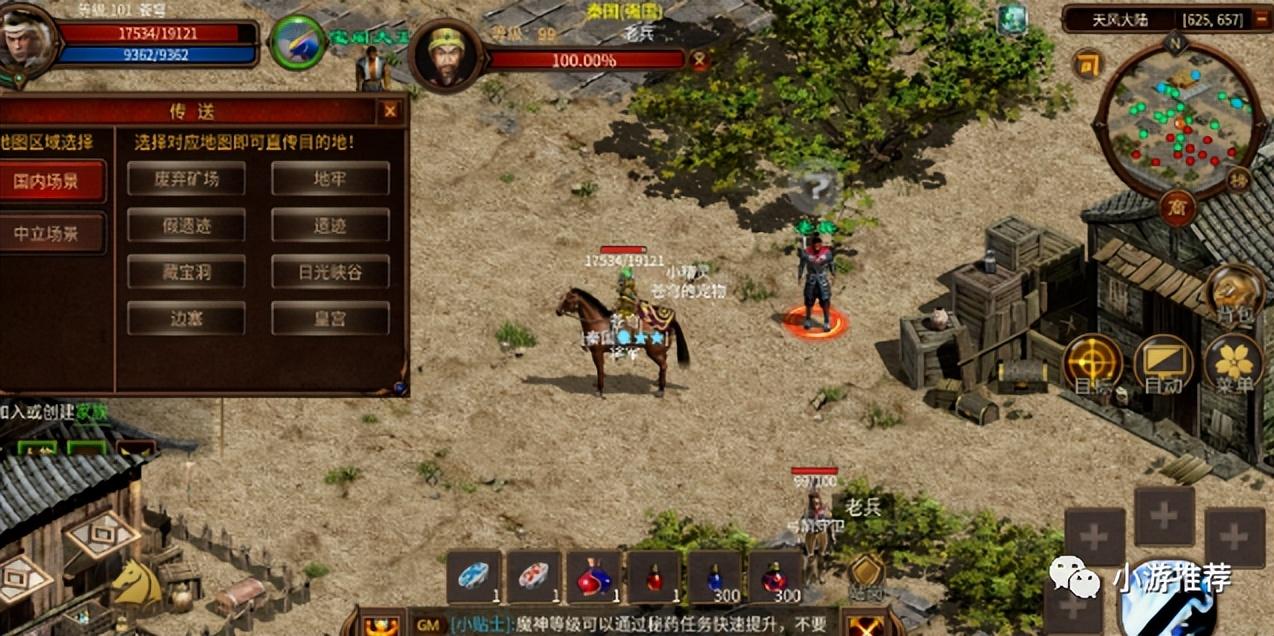This screenshot has width=1274, height=636.
Task: Select the 藏宝羽 teleport destination
Action: coord(186,272)
